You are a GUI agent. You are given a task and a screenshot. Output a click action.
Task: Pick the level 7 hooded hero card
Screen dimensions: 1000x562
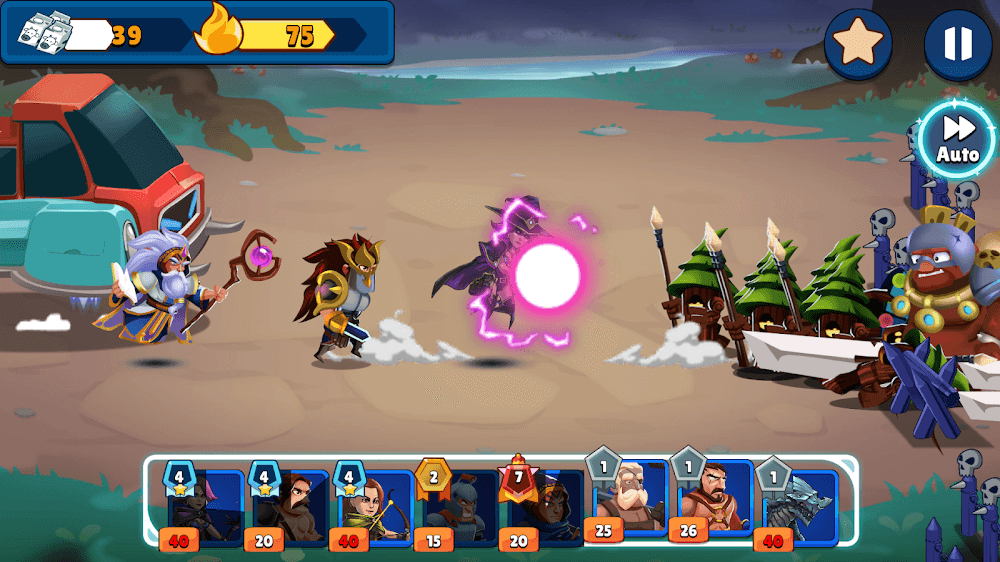(x=542, y=506)
